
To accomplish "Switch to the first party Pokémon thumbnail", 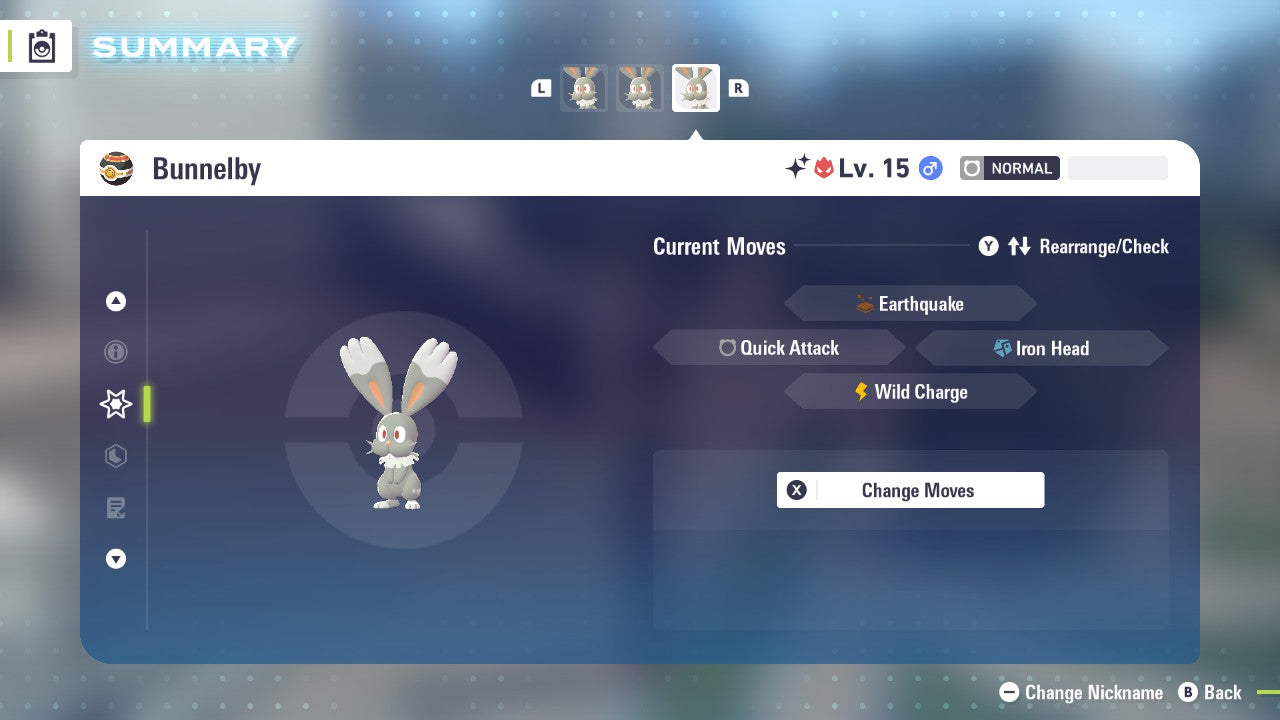I will coord(584,88).
